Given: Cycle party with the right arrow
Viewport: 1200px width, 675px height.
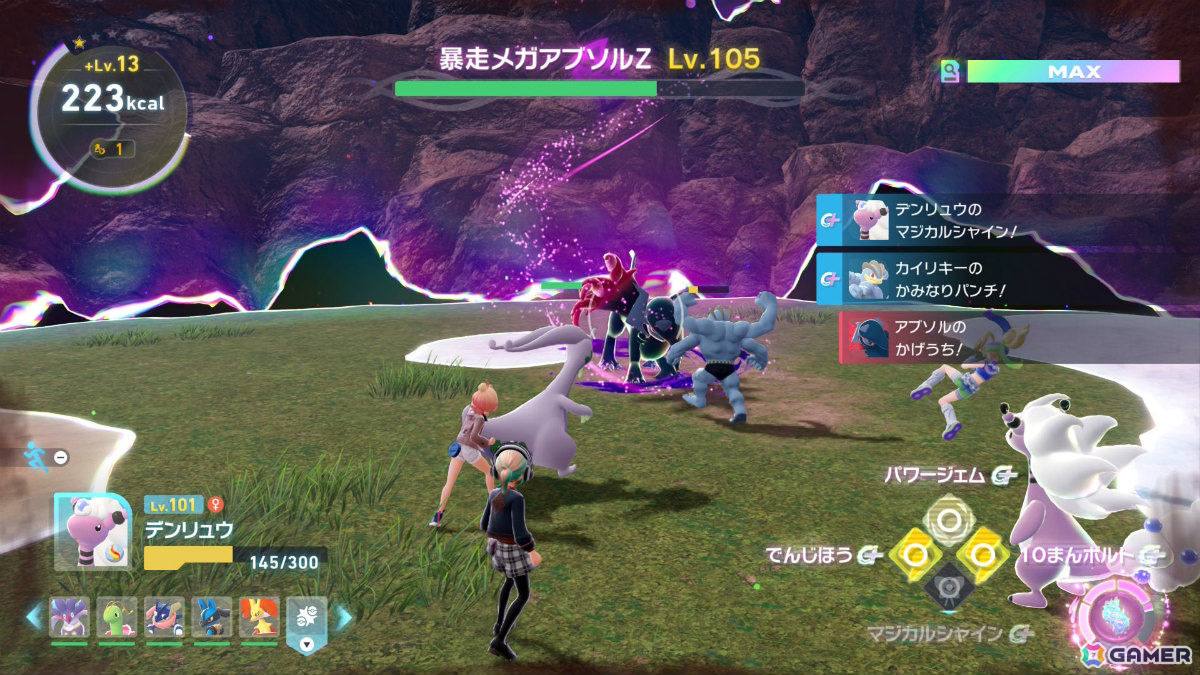Looking at the screenshot, I should tap(342, 618).
